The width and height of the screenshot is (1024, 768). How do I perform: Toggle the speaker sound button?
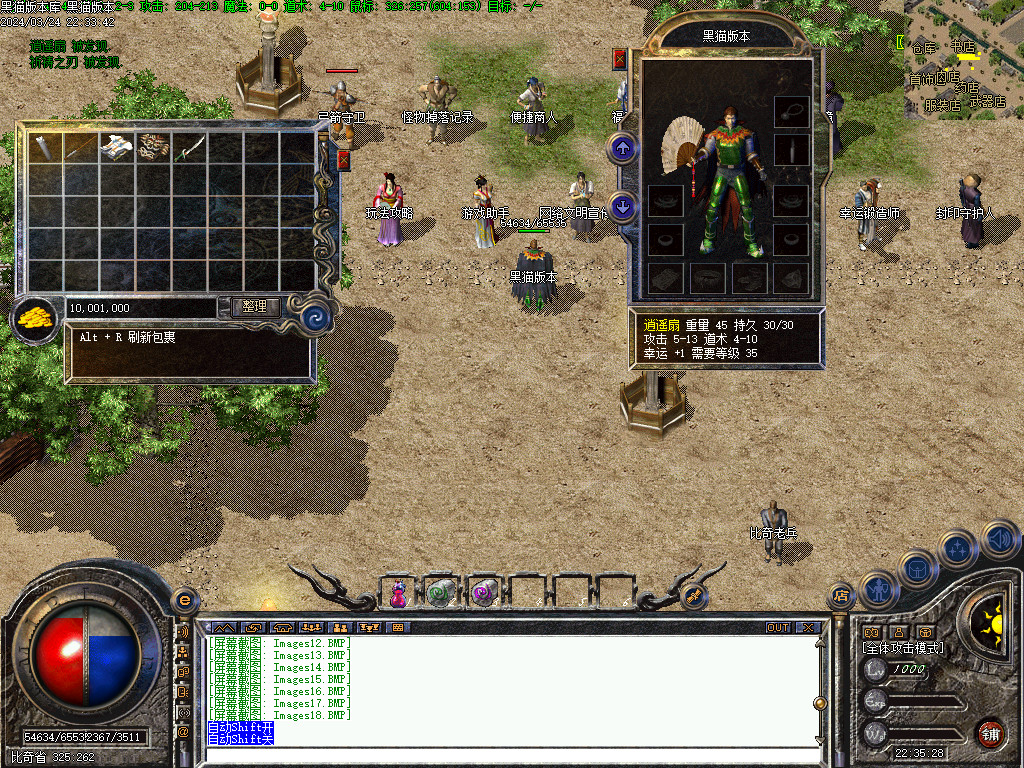(x=1000, y=540)
